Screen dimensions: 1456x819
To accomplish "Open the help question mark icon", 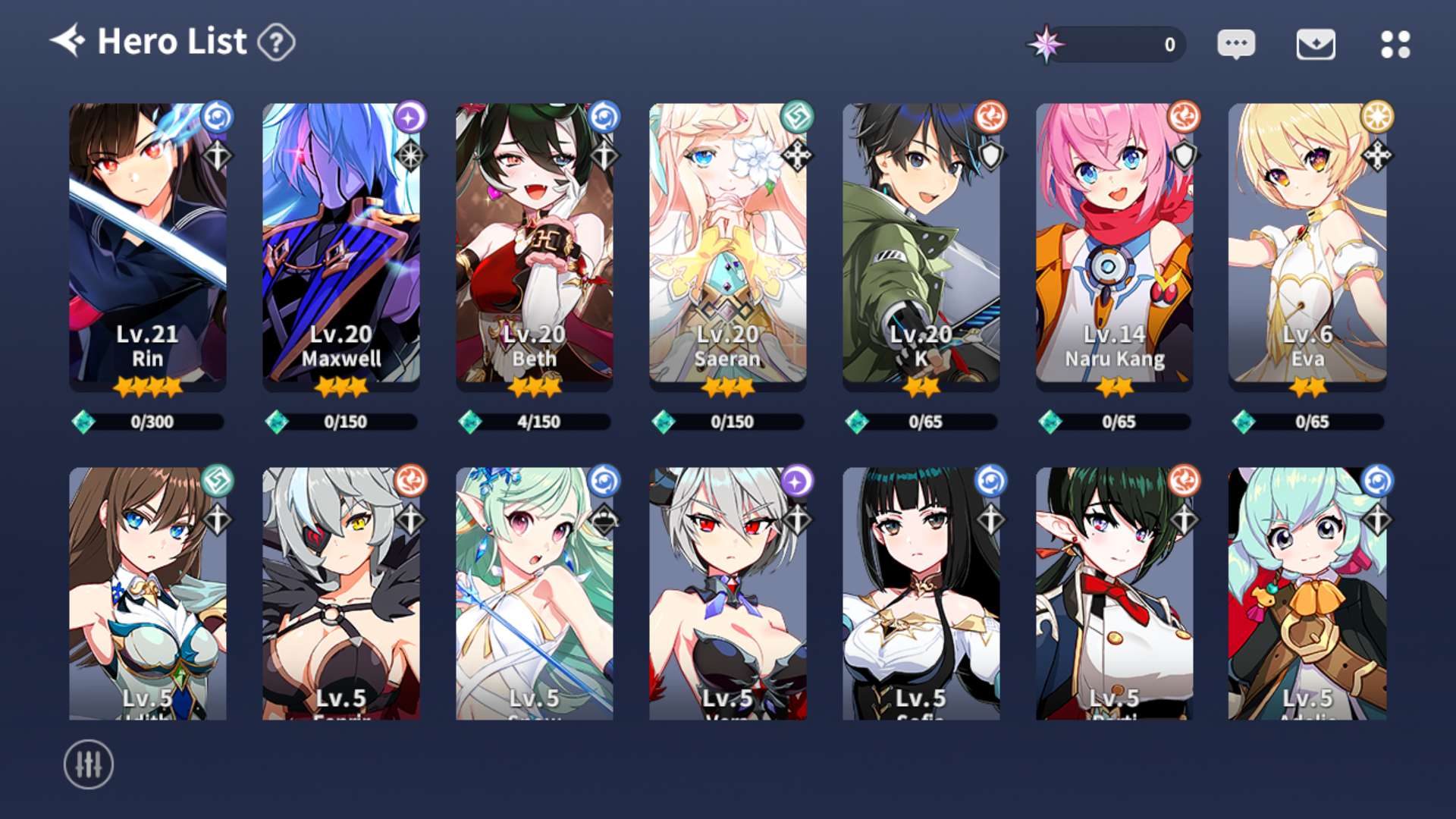I will click(x=276, y=42).
